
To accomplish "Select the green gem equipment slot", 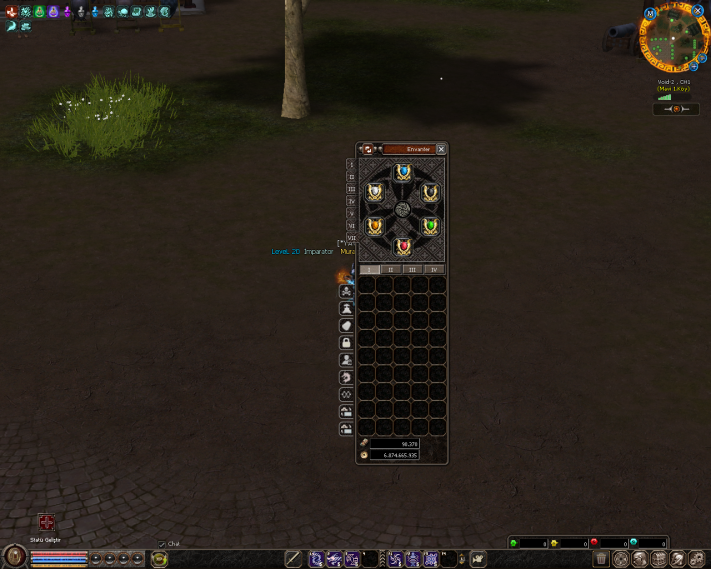I will click(431, 227).
